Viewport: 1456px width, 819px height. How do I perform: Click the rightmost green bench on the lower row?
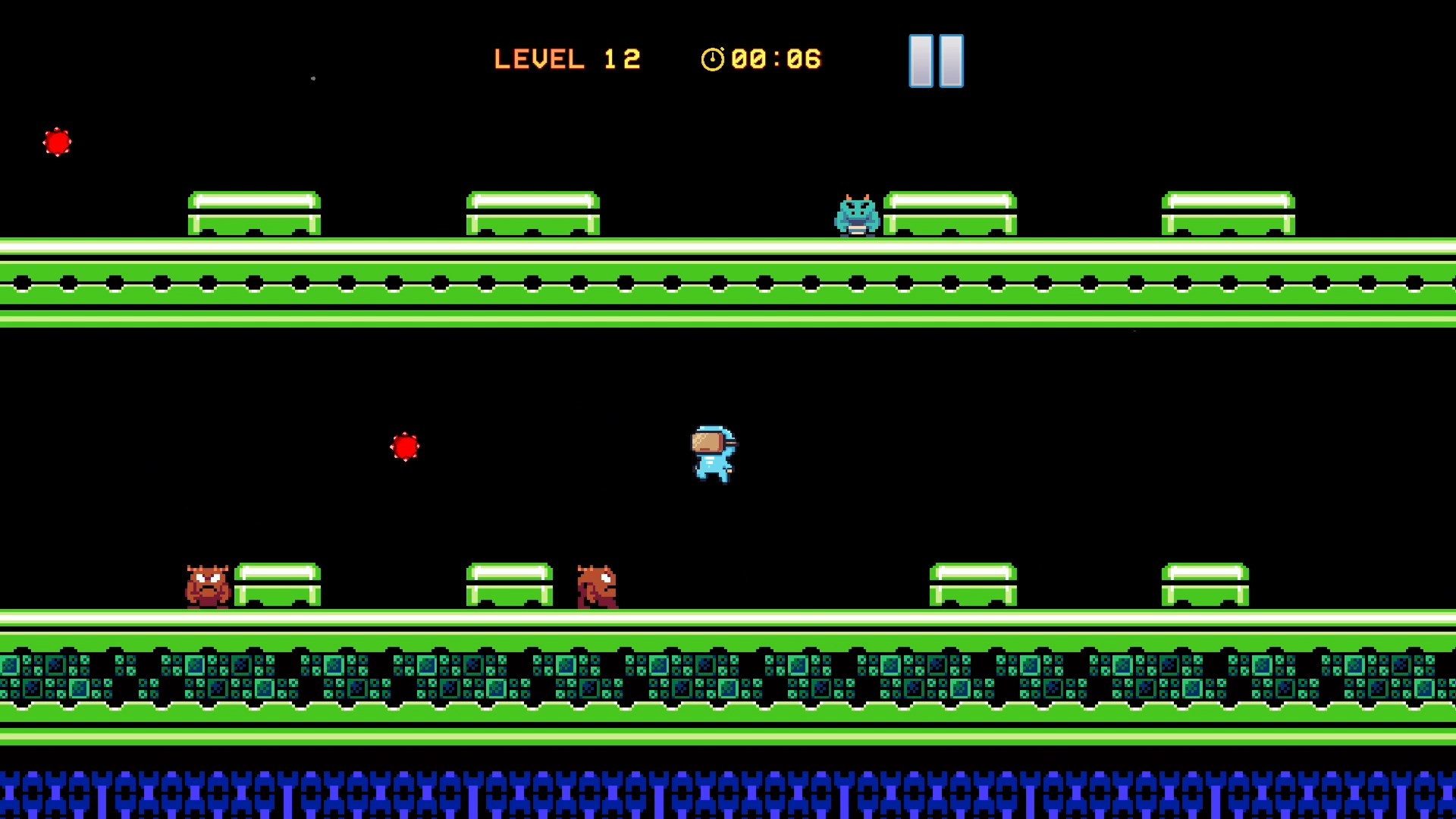click(x=1205, y=584)
